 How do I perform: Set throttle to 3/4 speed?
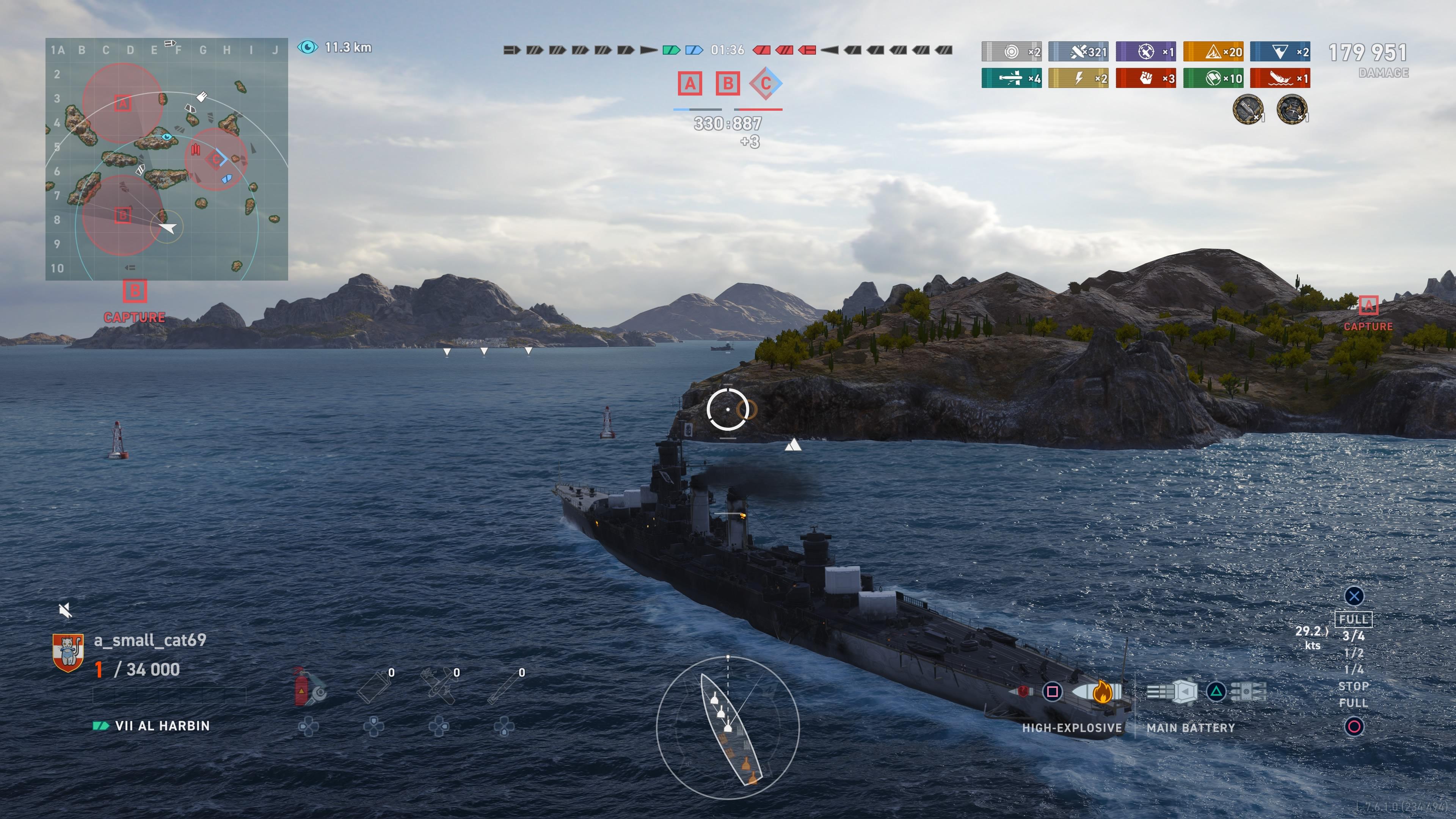point(1353,637)
